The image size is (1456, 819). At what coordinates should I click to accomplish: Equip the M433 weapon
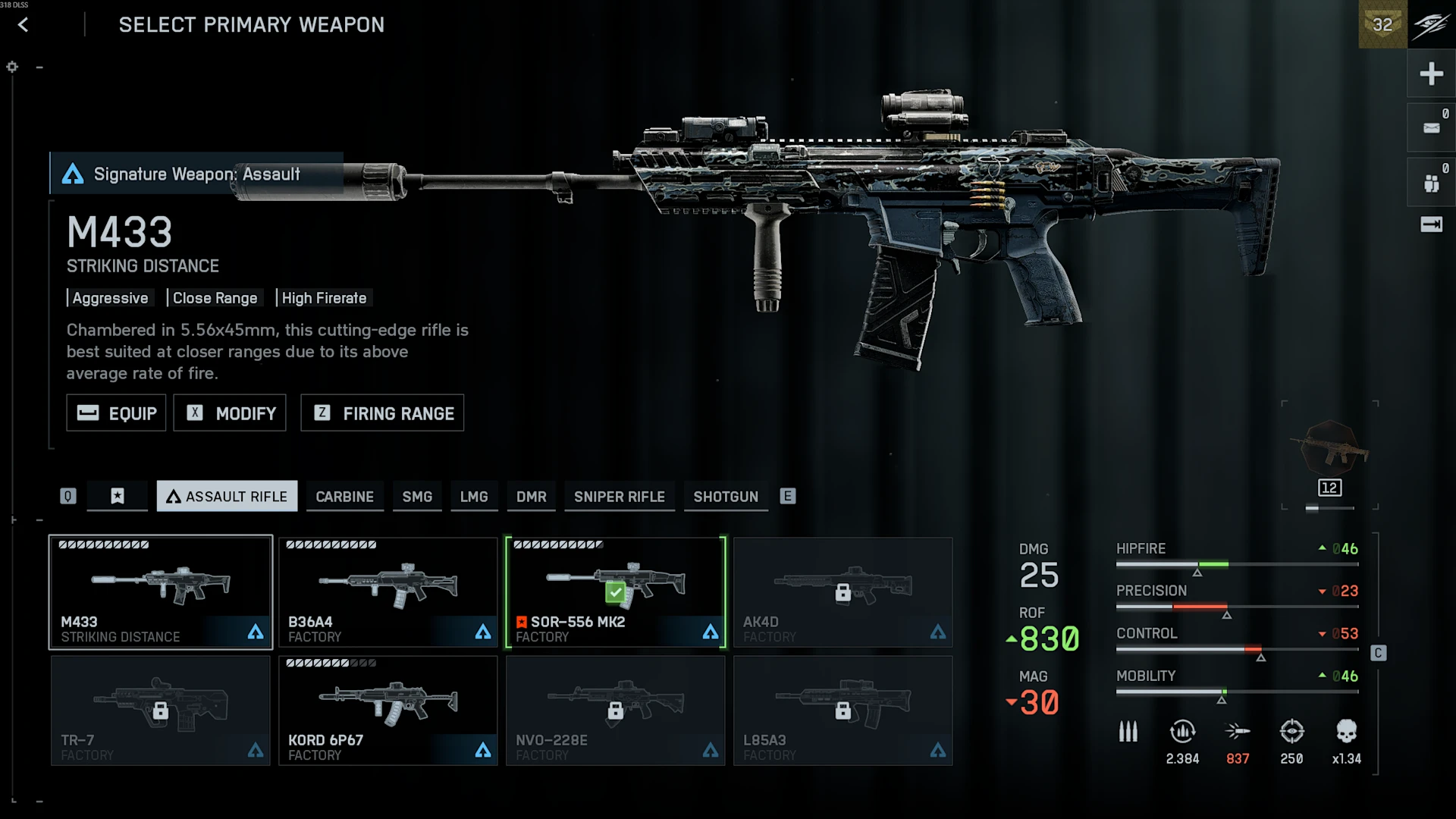point(116,413)
